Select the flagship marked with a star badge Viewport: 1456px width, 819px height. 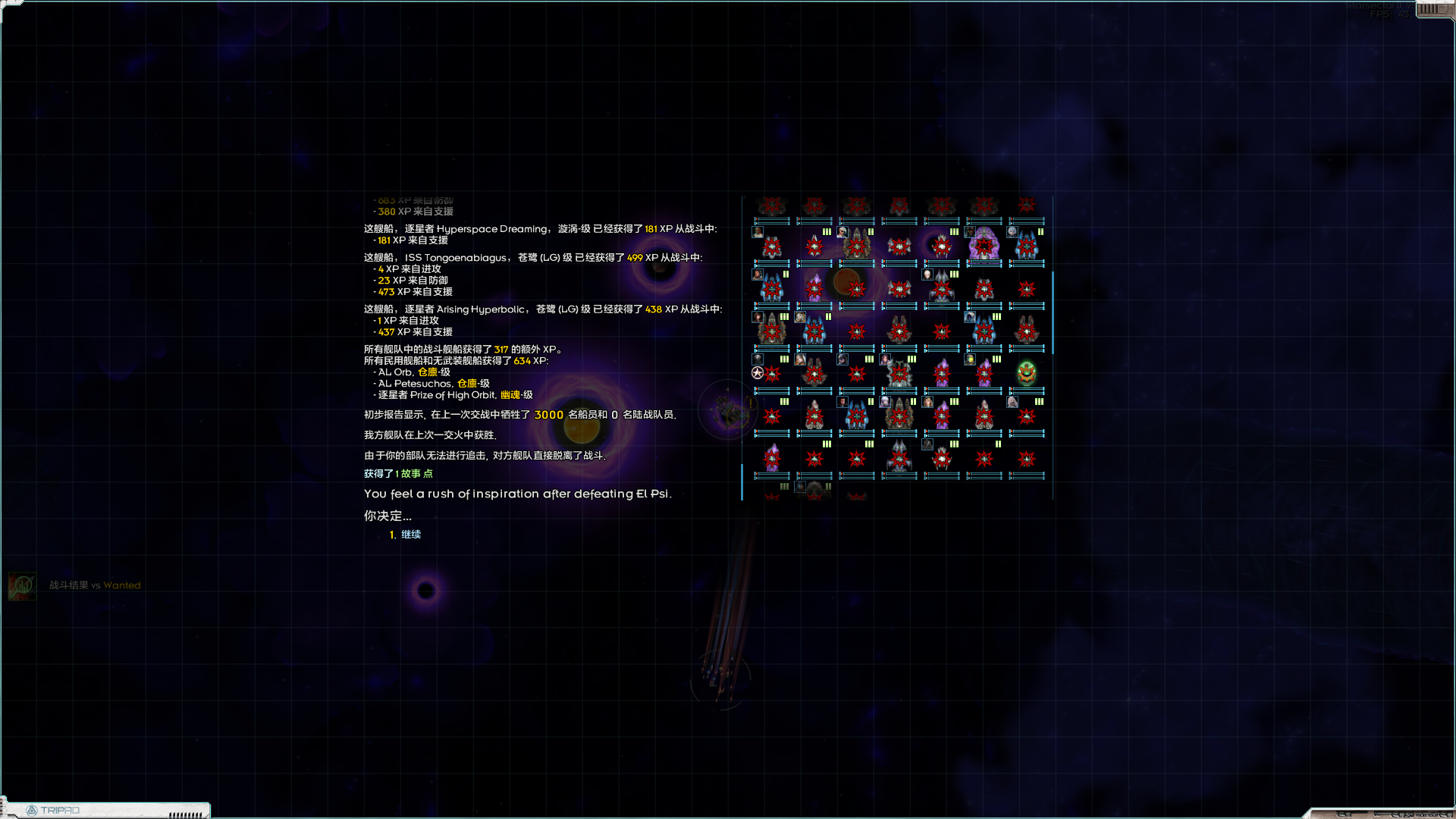(758, 372)
